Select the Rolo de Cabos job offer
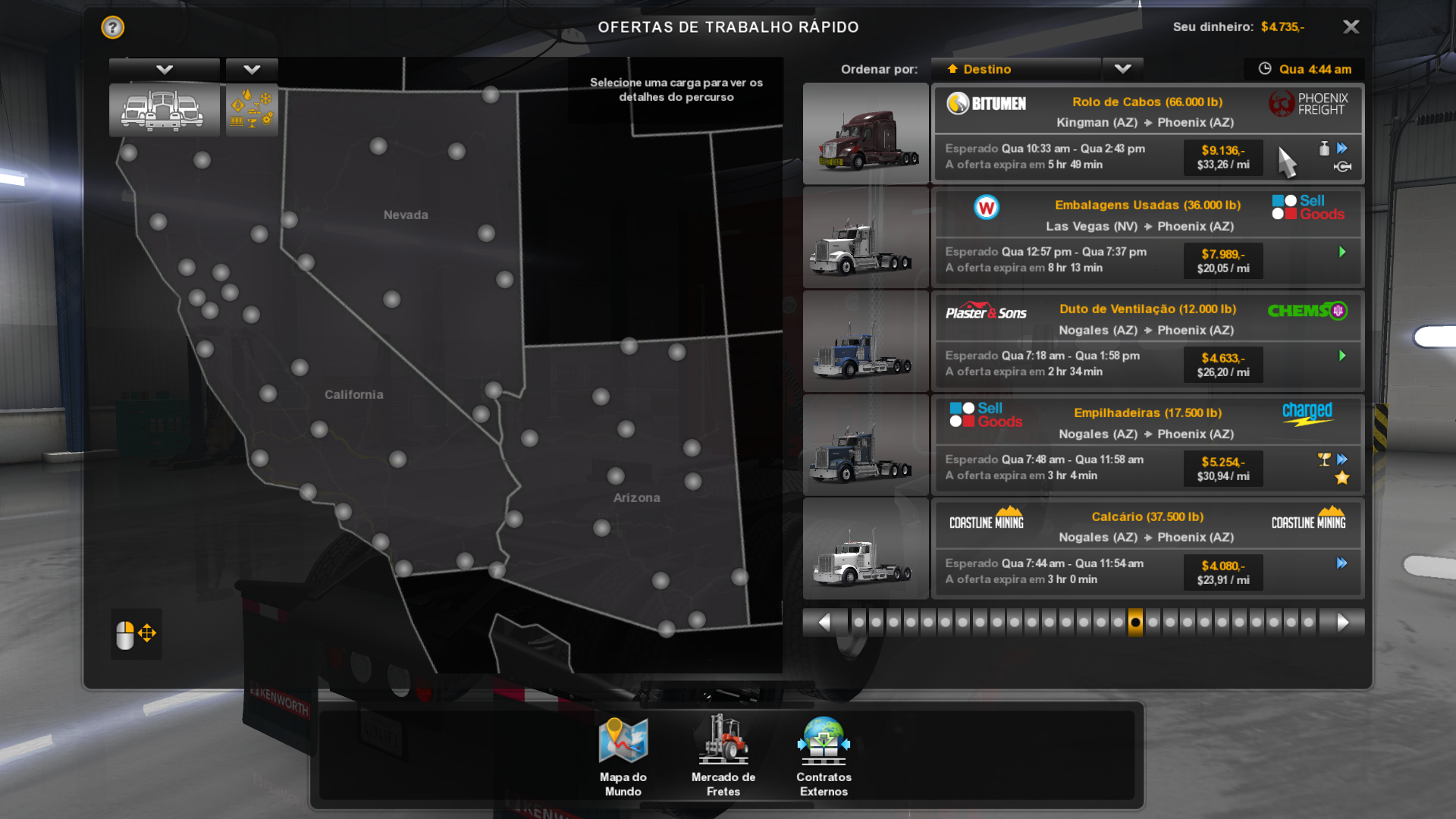 (x=1147, y=133)
